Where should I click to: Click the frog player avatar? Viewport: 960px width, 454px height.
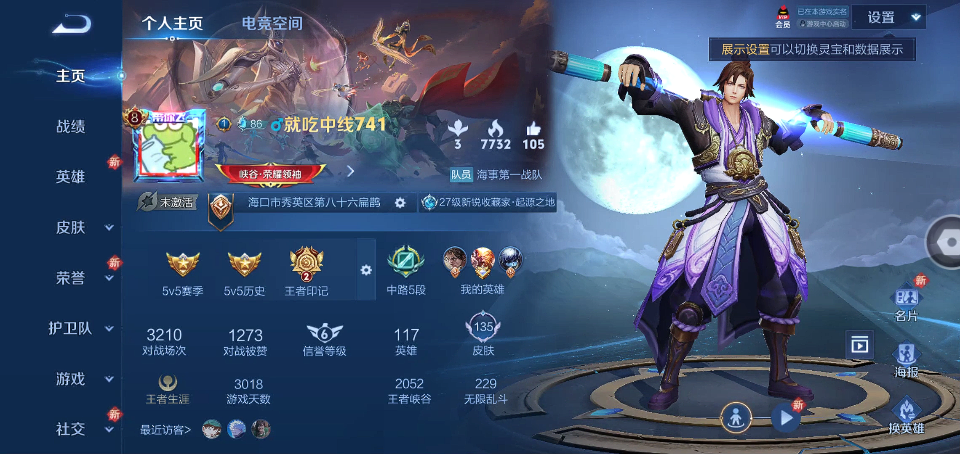click(x=164, y=149)
